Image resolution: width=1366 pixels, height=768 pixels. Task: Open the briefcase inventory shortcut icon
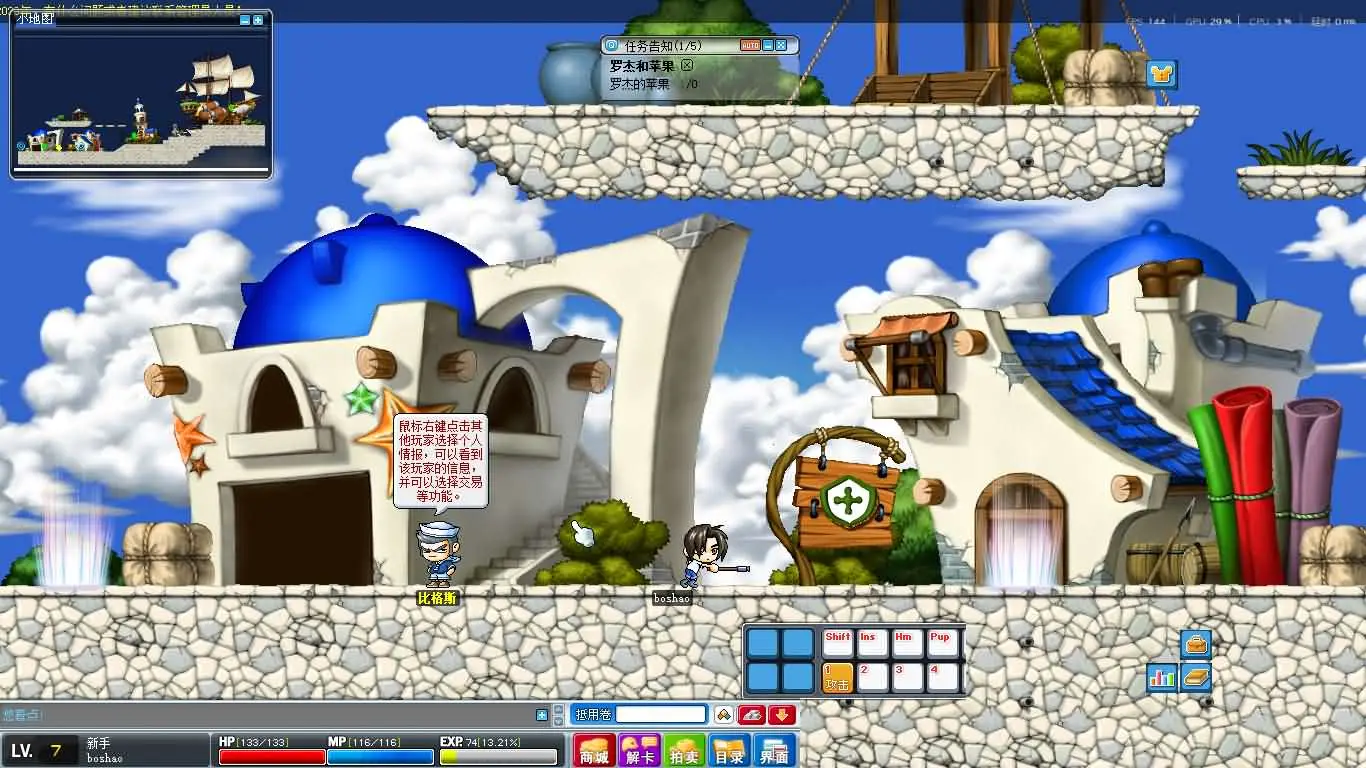tap(1196, 643)
